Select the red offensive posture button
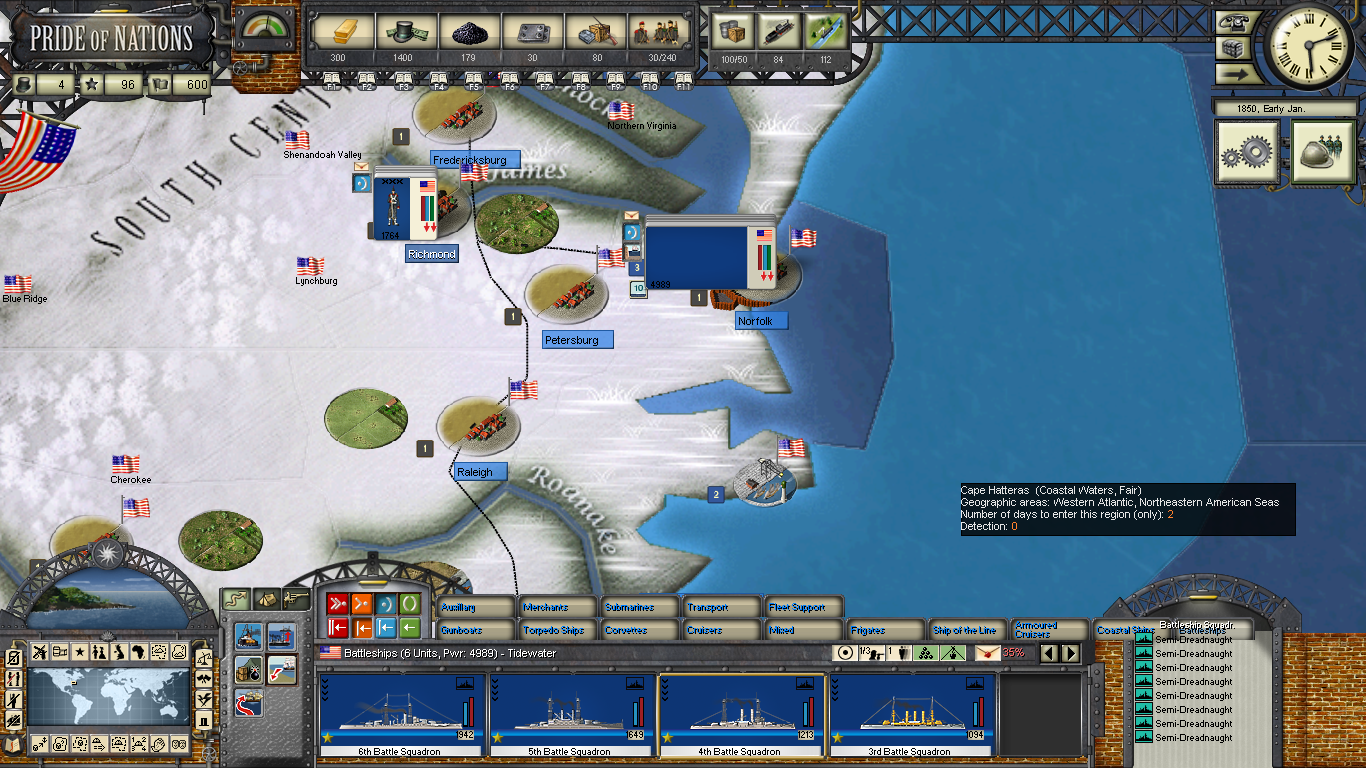This screenshot has height=768, width=1366. 338,604
